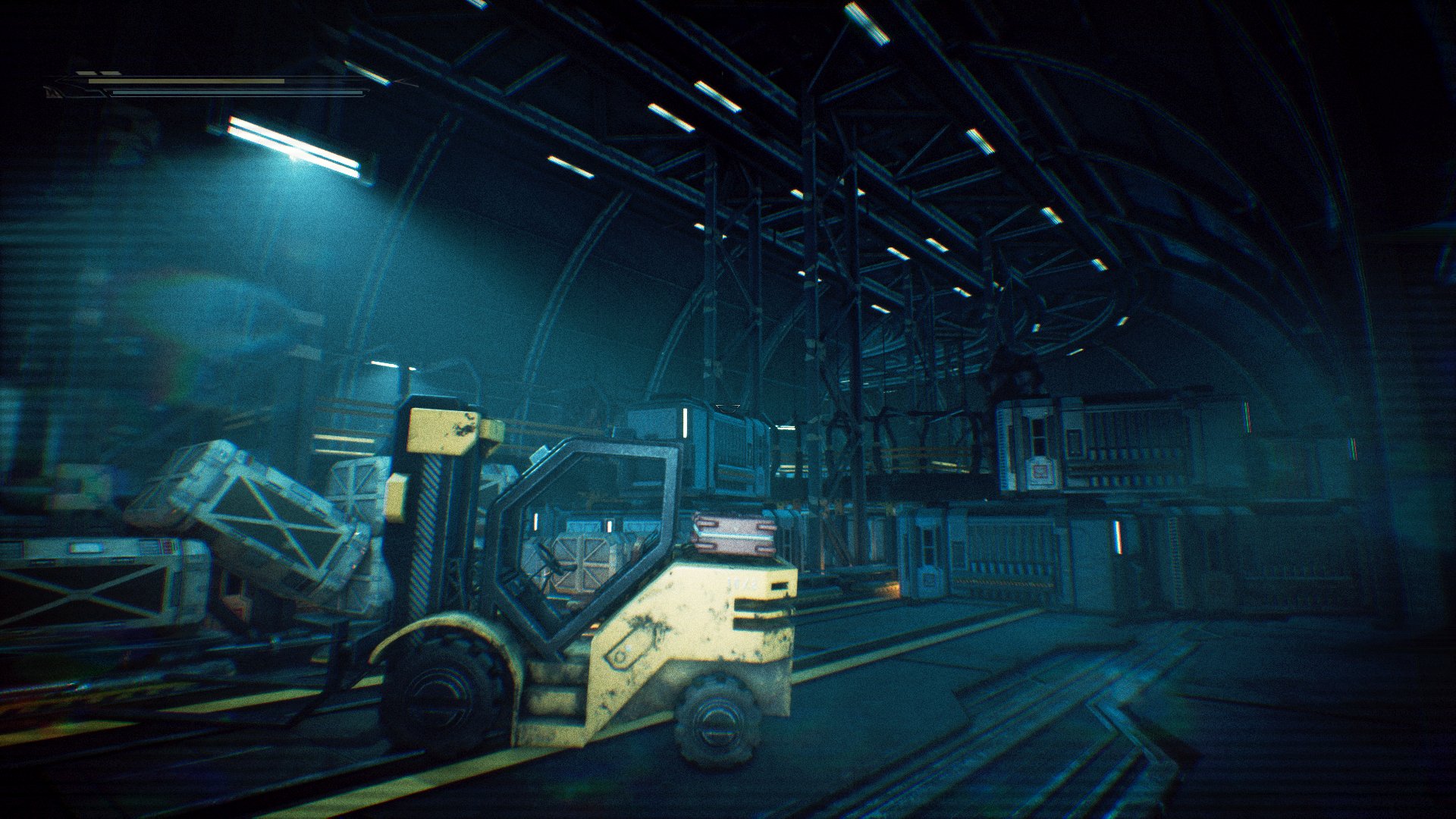Toggle the vertical light strip on the container
This screenshot has height=819, width=1456.
click(x=685, y=423)
